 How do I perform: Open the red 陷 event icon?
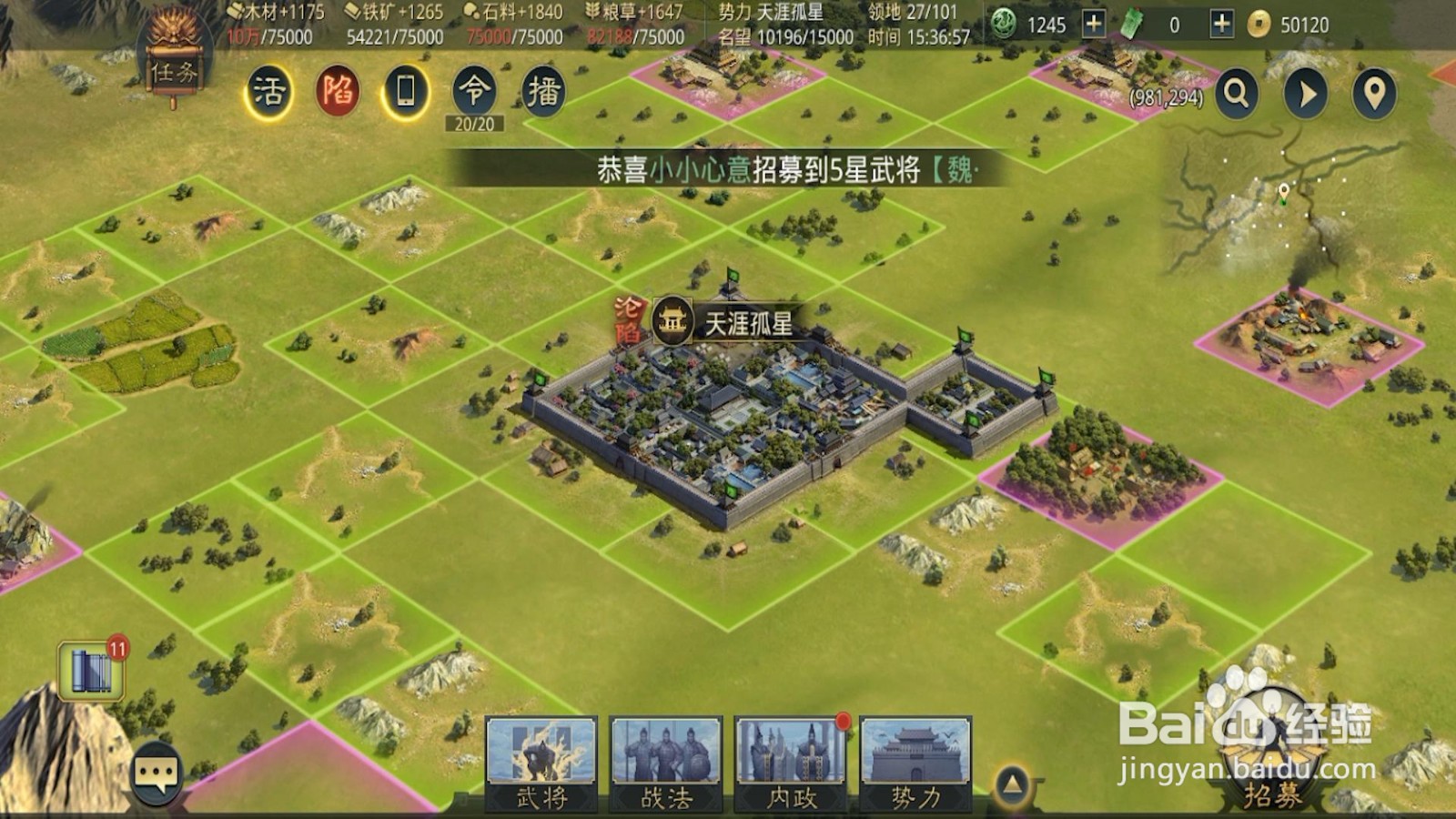340,90
